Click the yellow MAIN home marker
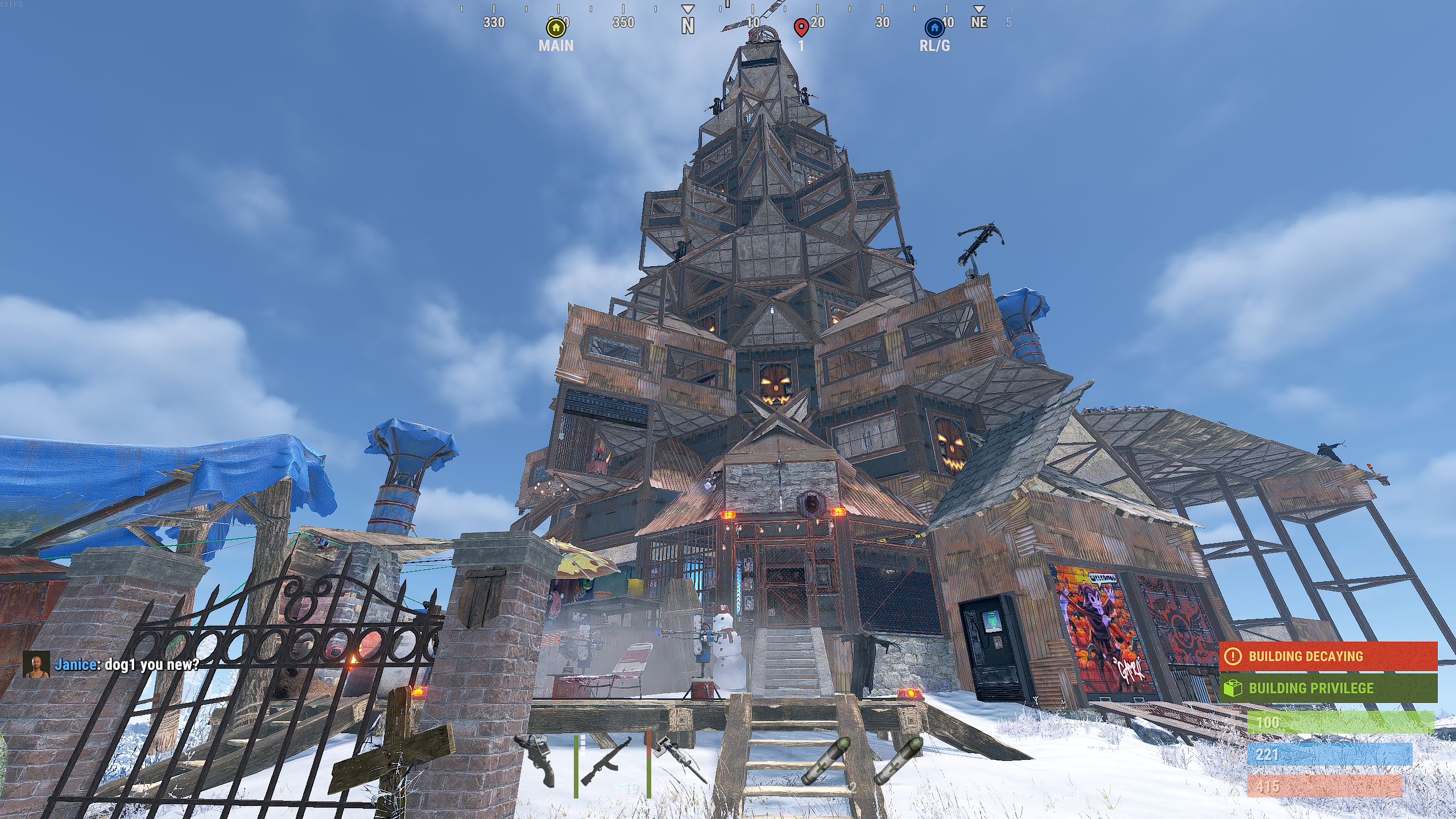1456x819 pixels. (x=556, y=28)
